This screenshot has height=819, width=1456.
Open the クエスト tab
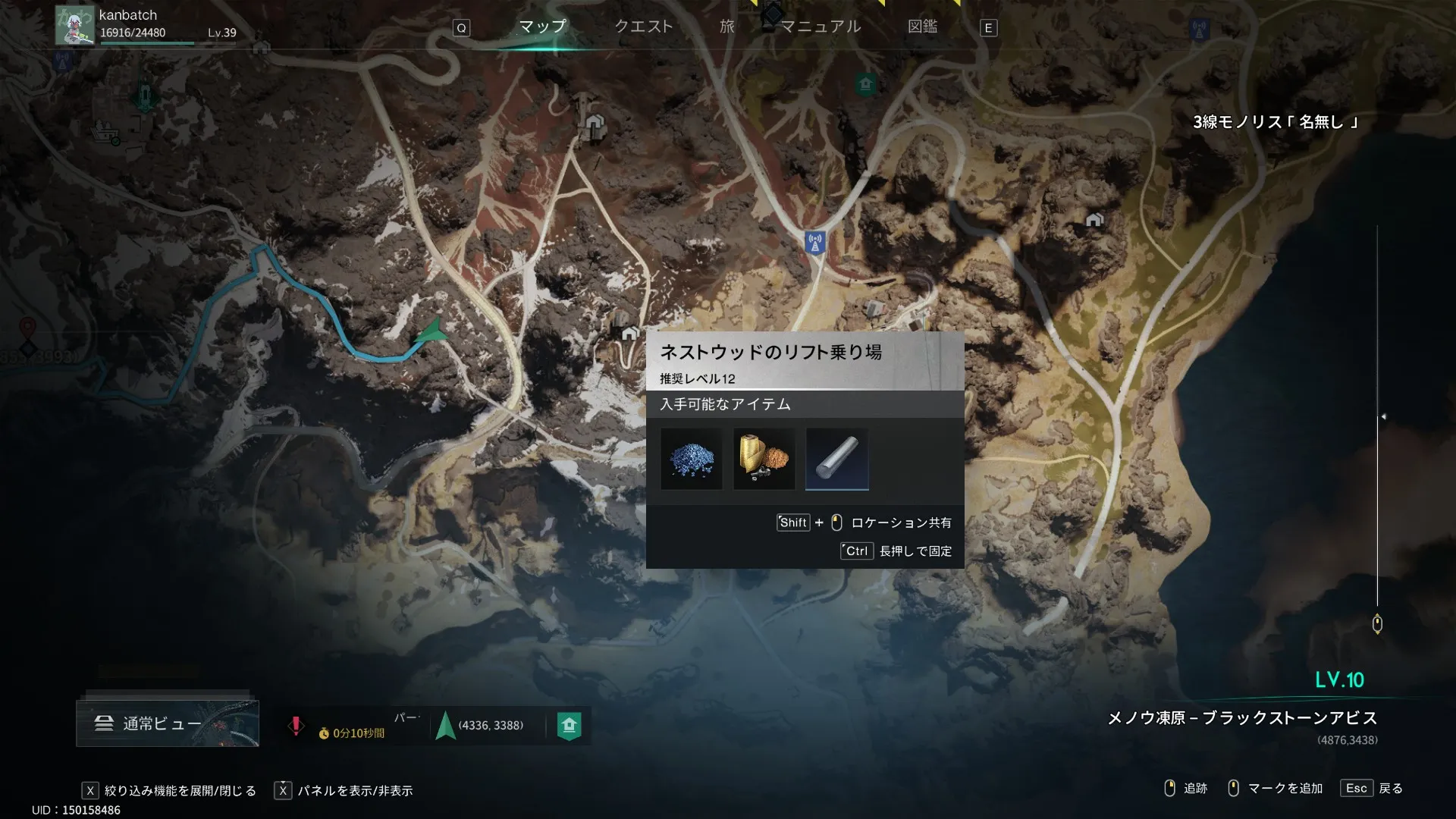pyautogui.click(x=643, y=27)
